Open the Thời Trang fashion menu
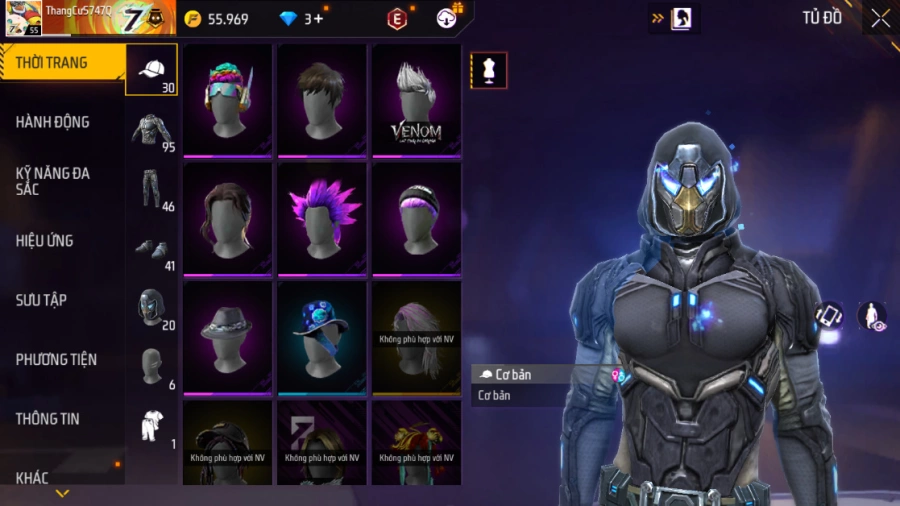This screenshot has height=506, width=900. point(52,63)
